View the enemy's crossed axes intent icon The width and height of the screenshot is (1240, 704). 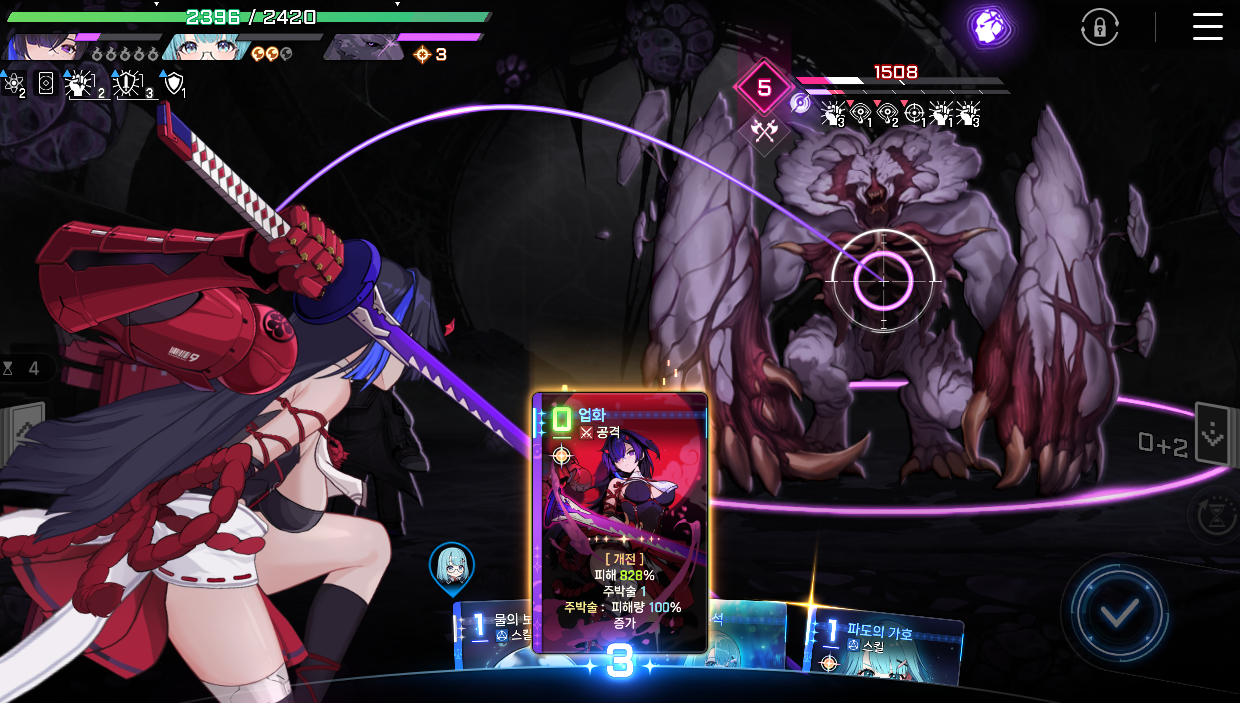[765, 131]
